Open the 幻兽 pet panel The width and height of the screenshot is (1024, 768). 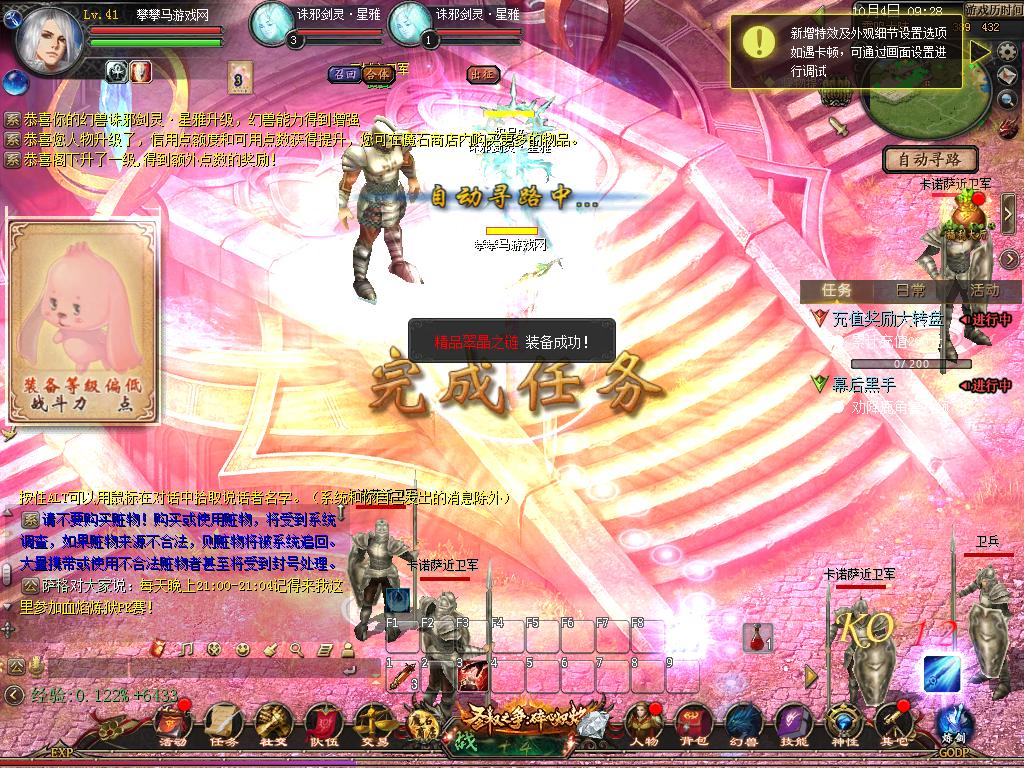[x=743, y=724]
